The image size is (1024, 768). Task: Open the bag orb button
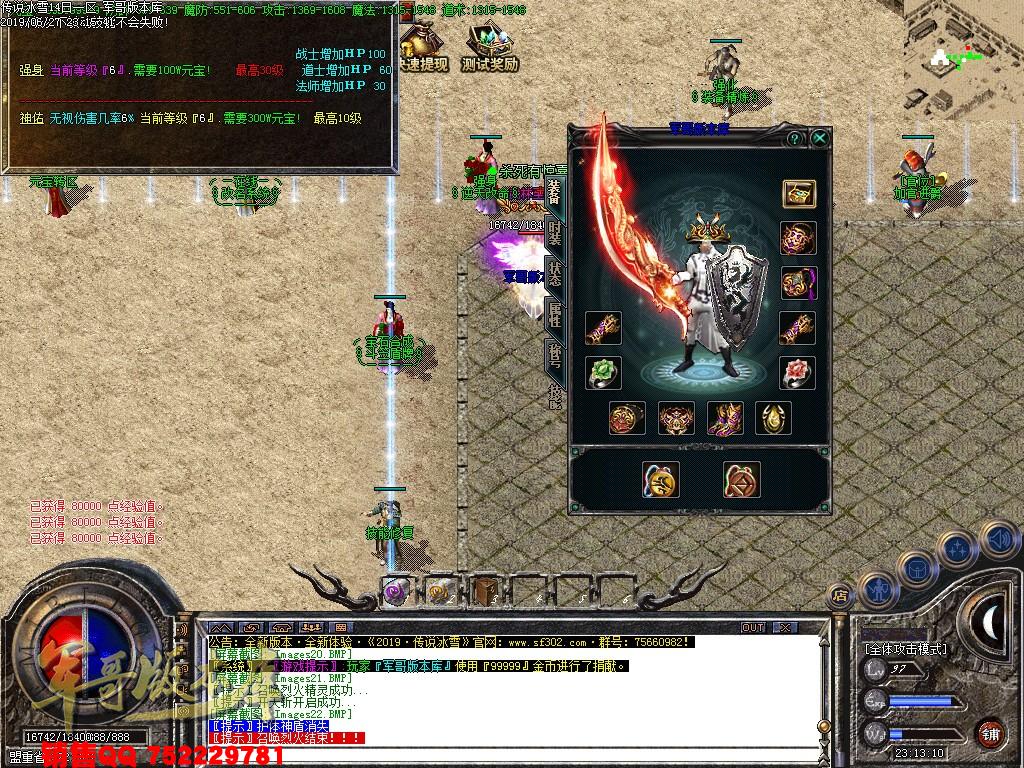pos(917,570)
